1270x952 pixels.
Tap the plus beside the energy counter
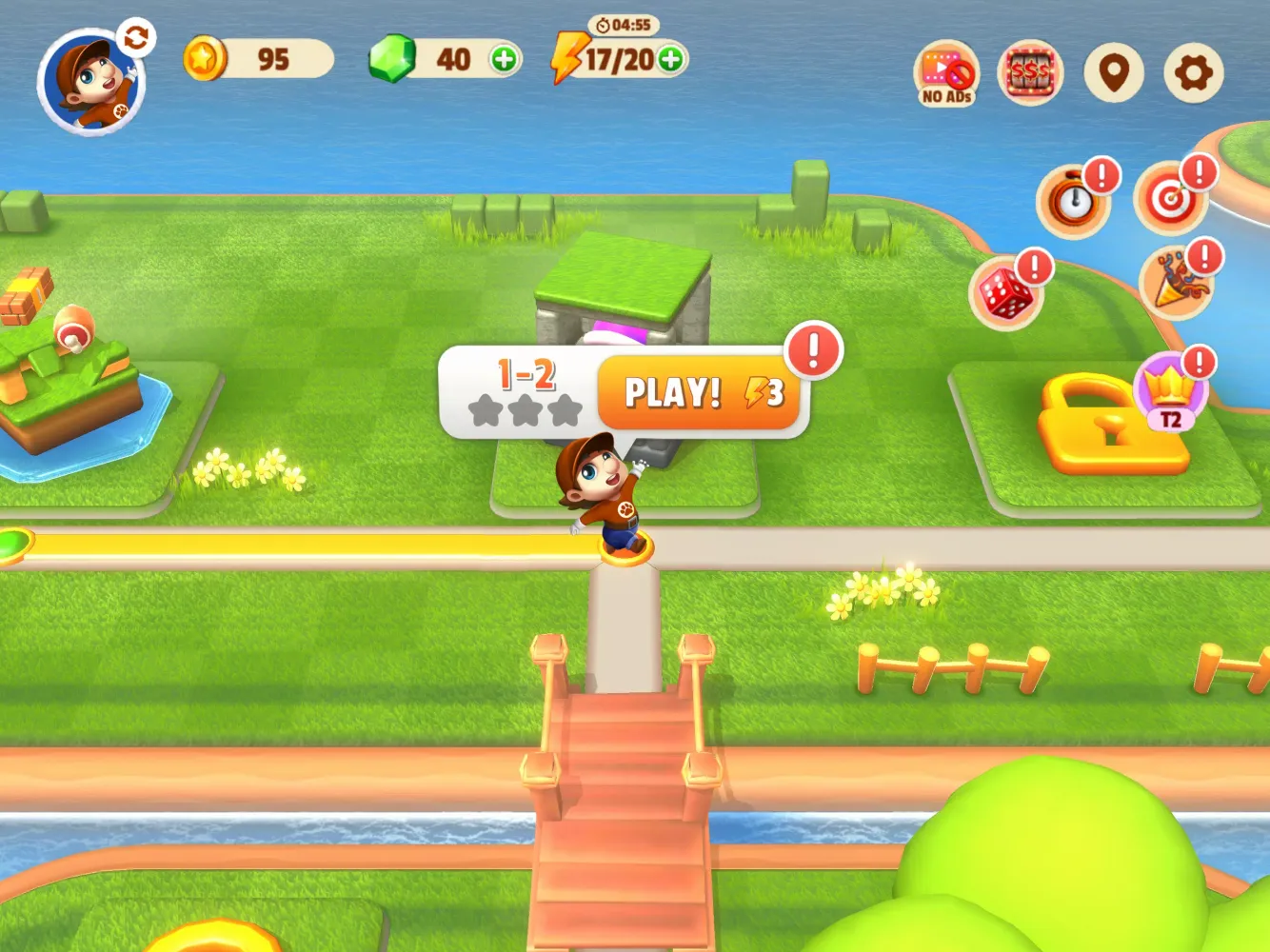668,59
